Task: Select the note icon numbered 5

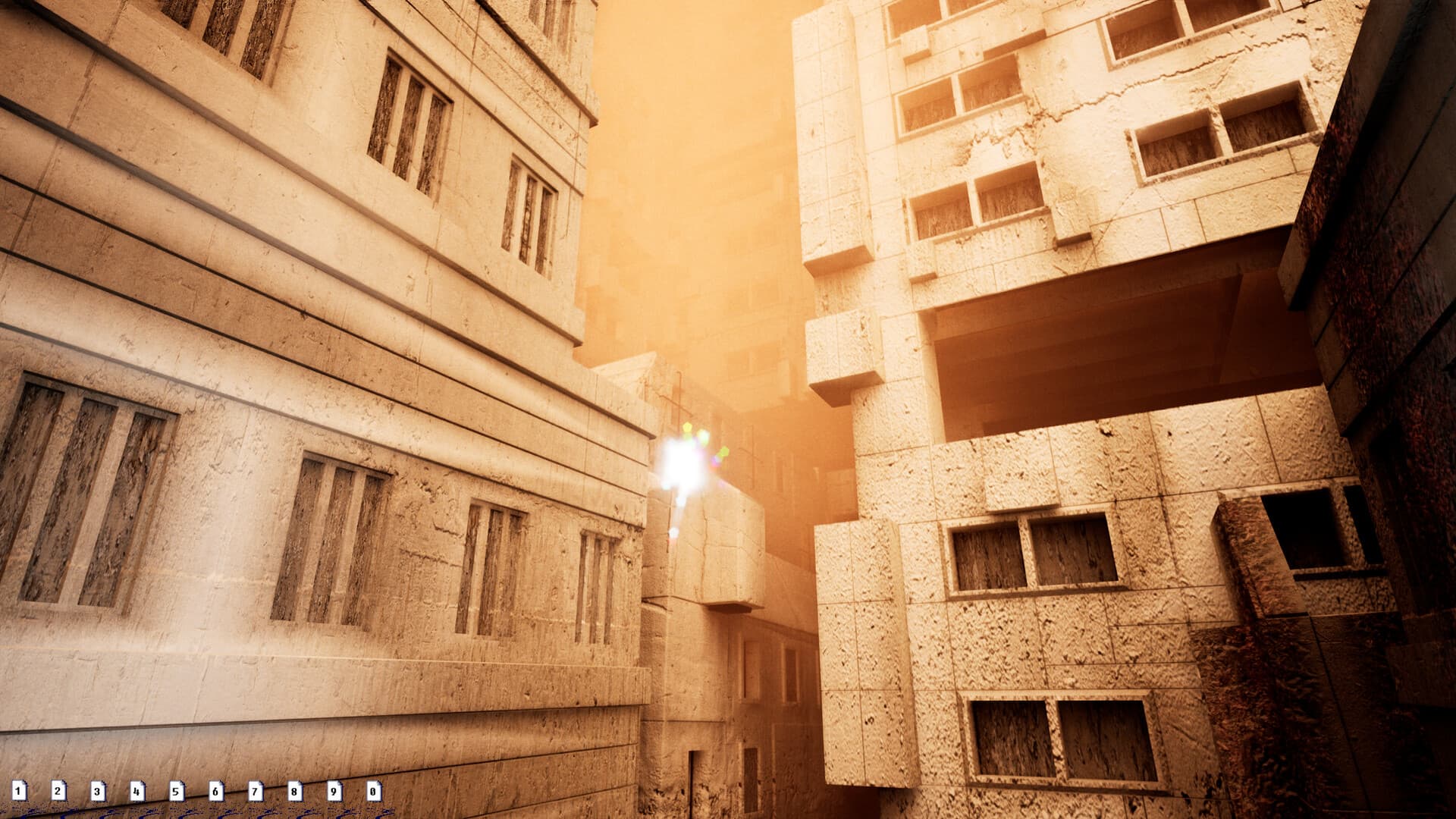Action: point(177,791)
